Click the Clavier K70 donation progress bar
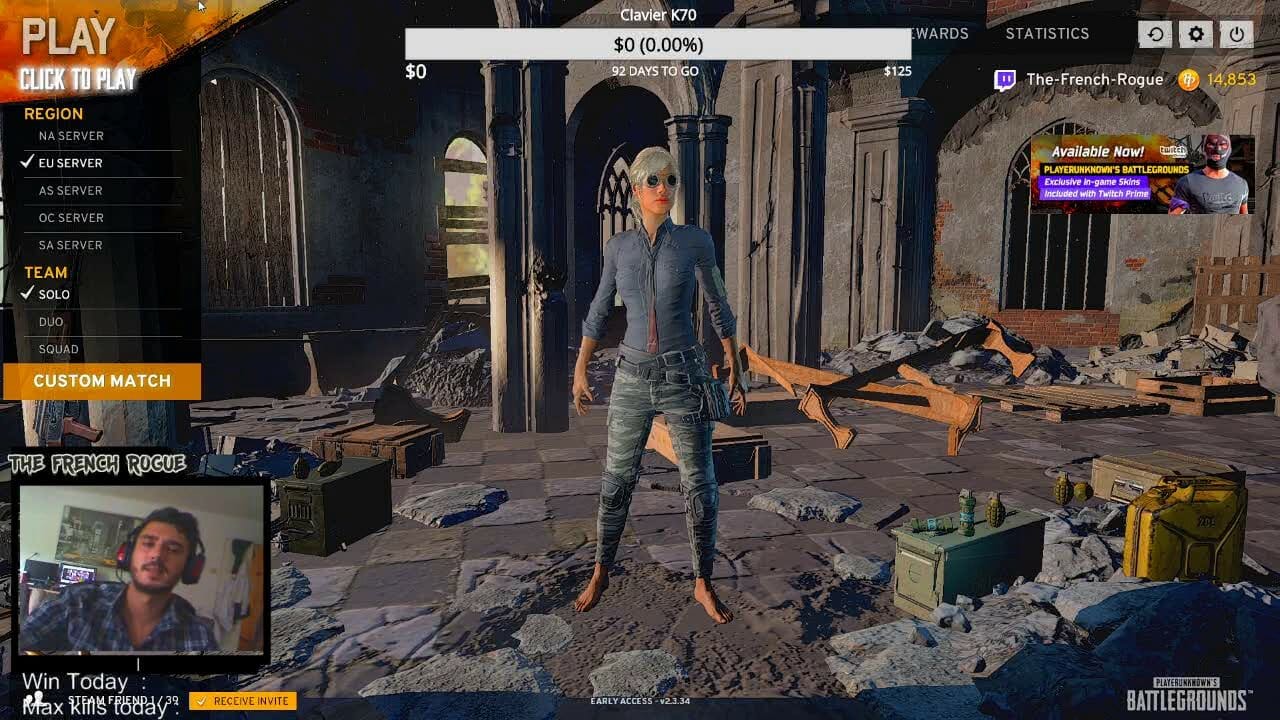This screenshot has width=1280, height=720. click(x=655, y=44)
